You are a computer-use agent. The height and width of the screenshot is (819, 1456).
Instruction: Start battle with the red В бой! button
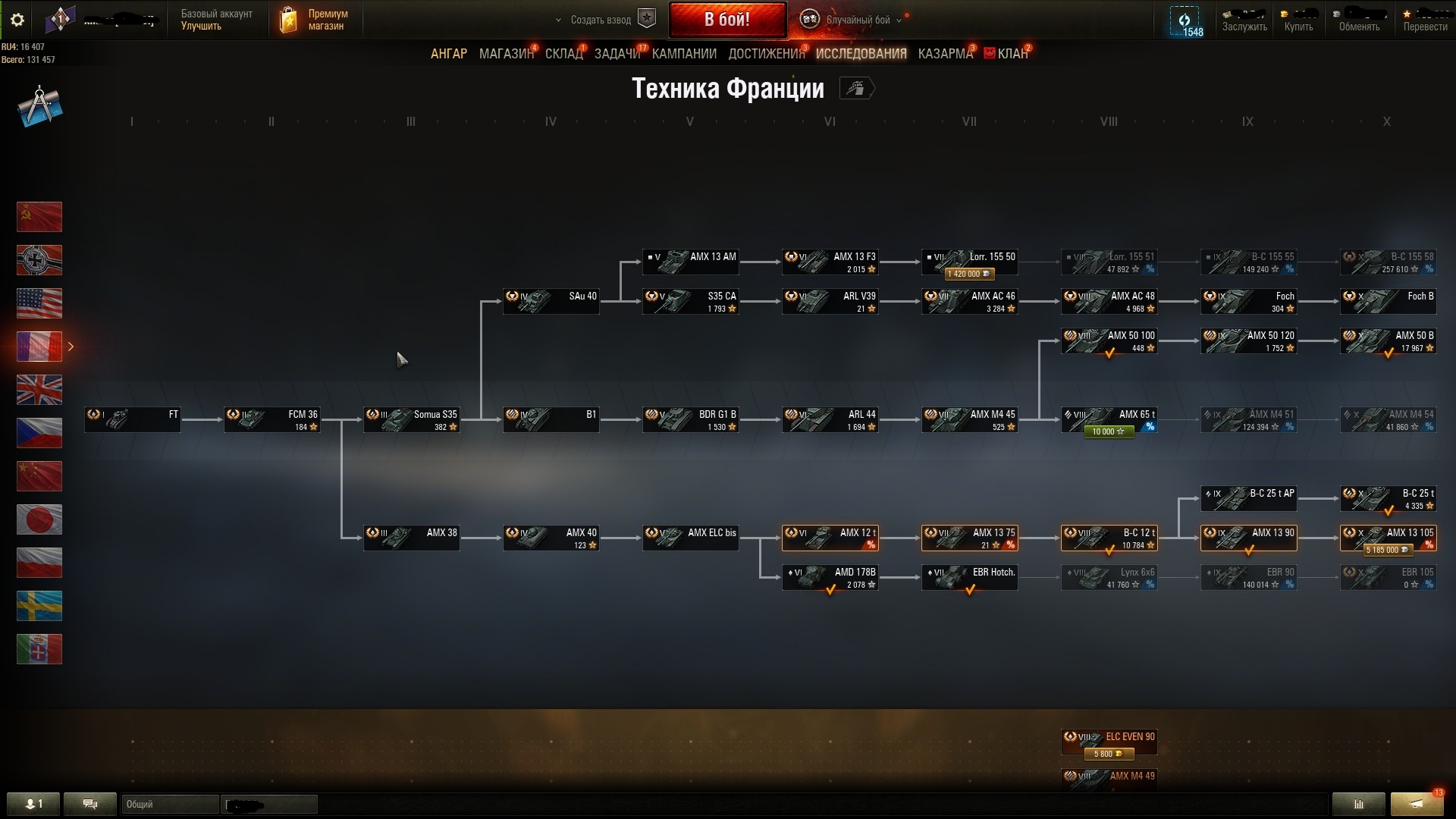tap(726, 20)
